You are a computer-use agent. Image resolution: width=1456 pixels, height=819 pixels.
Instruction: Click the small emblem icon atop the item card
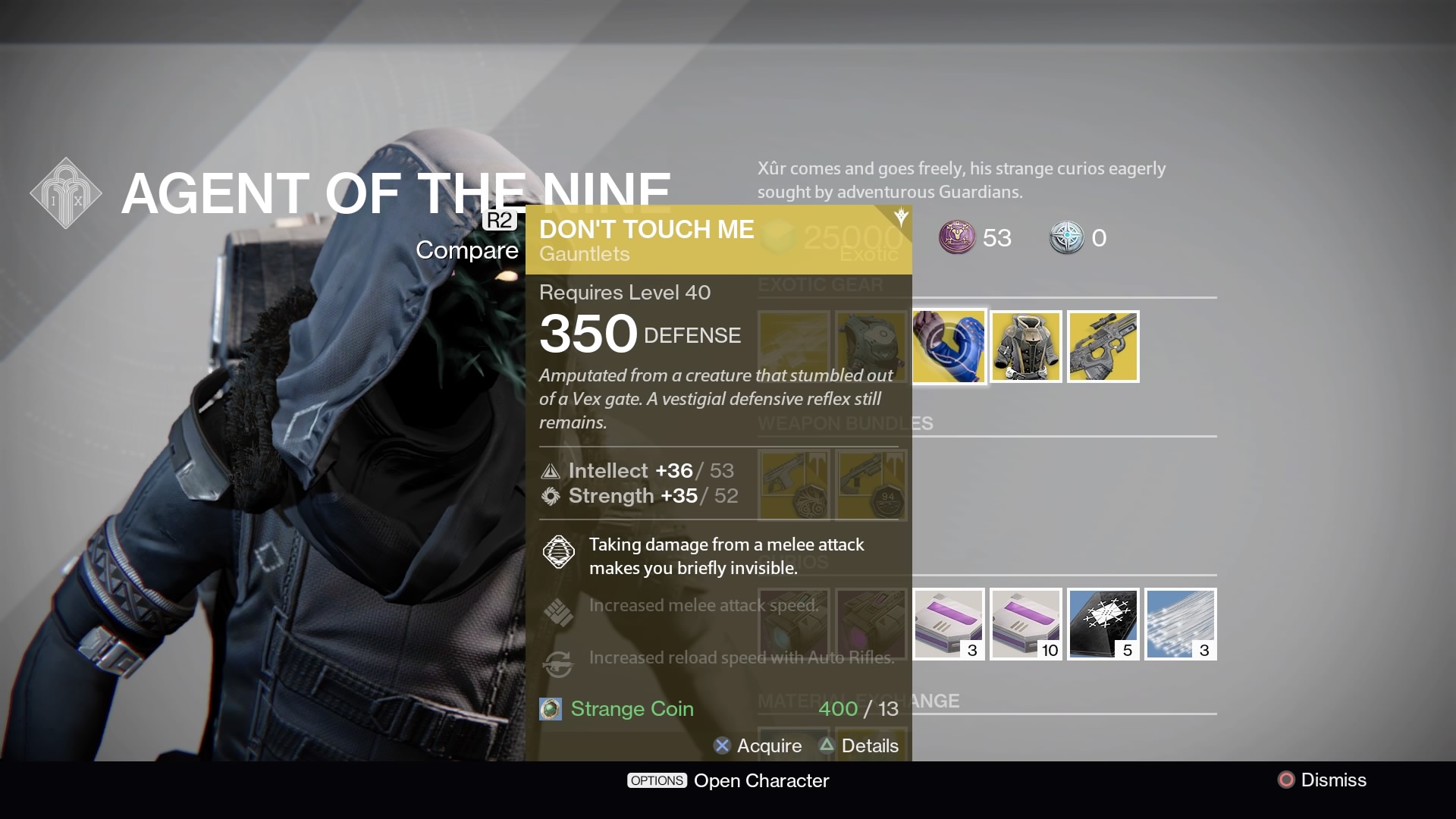tap(899, 218)
